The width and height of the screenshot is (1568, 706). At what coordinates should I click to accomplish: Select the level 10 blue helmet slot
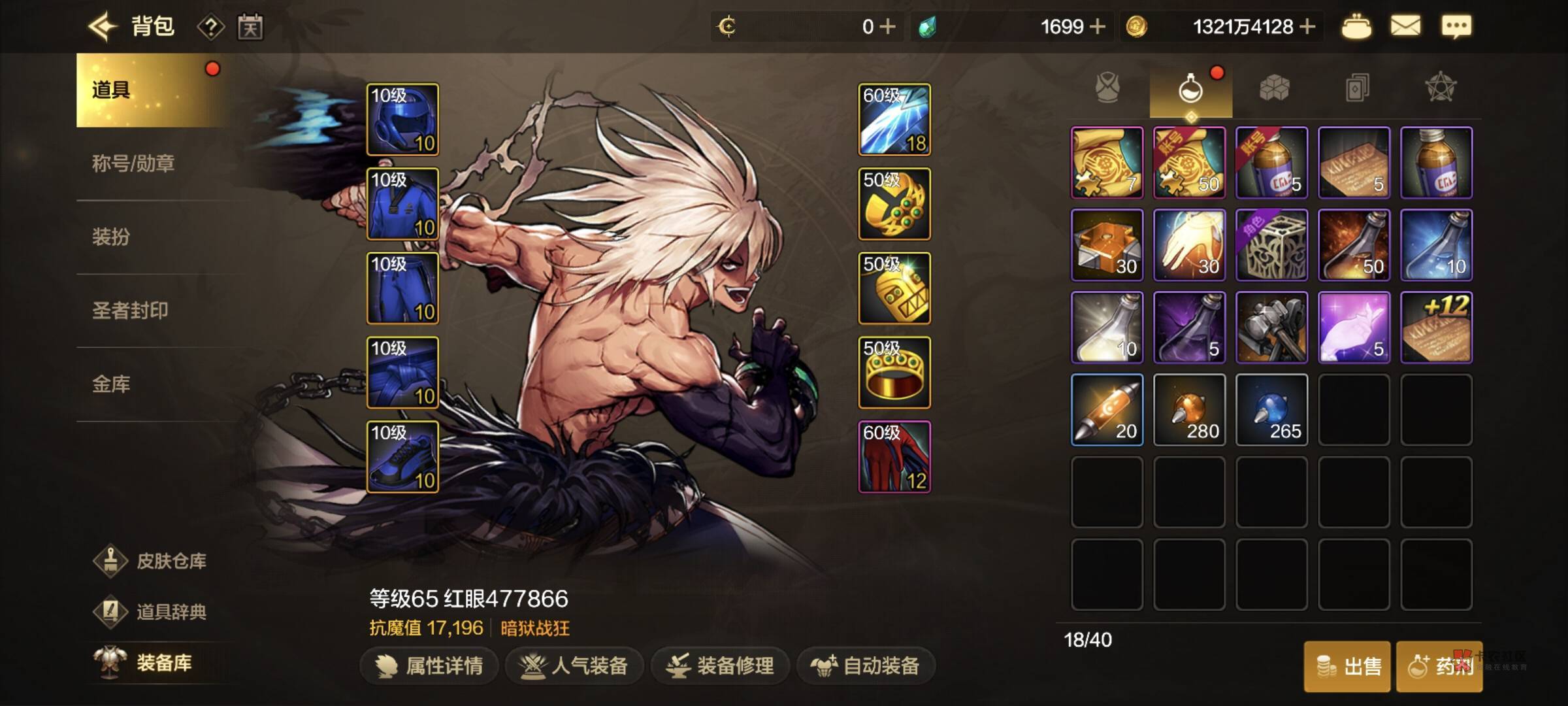point(402,120)
